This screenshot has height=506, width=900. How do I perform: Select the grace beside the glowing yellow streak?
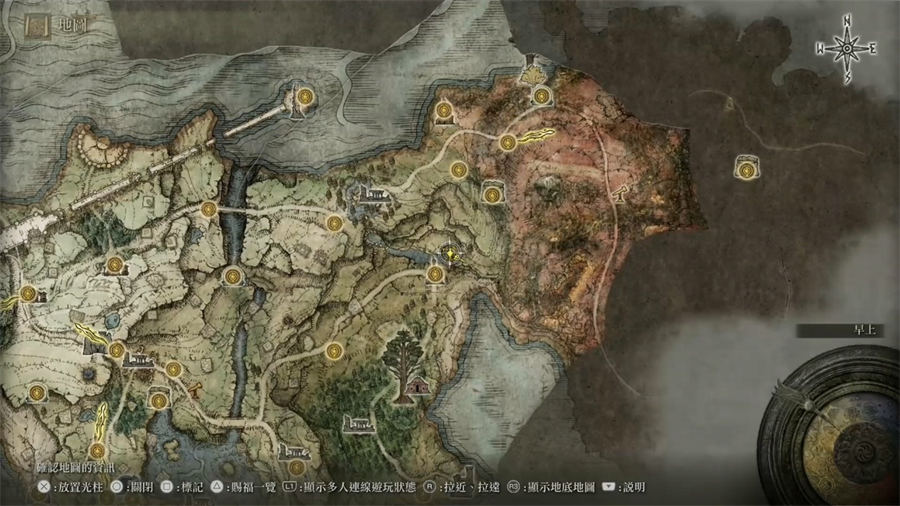tap(508, 143)
